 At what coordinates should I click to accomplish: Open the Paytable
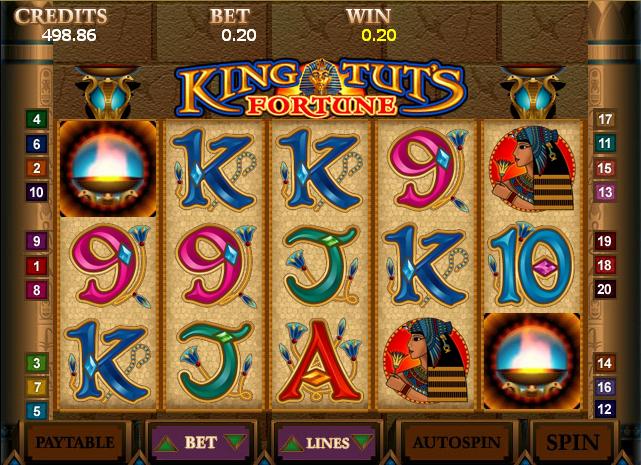tap(74, 441)
